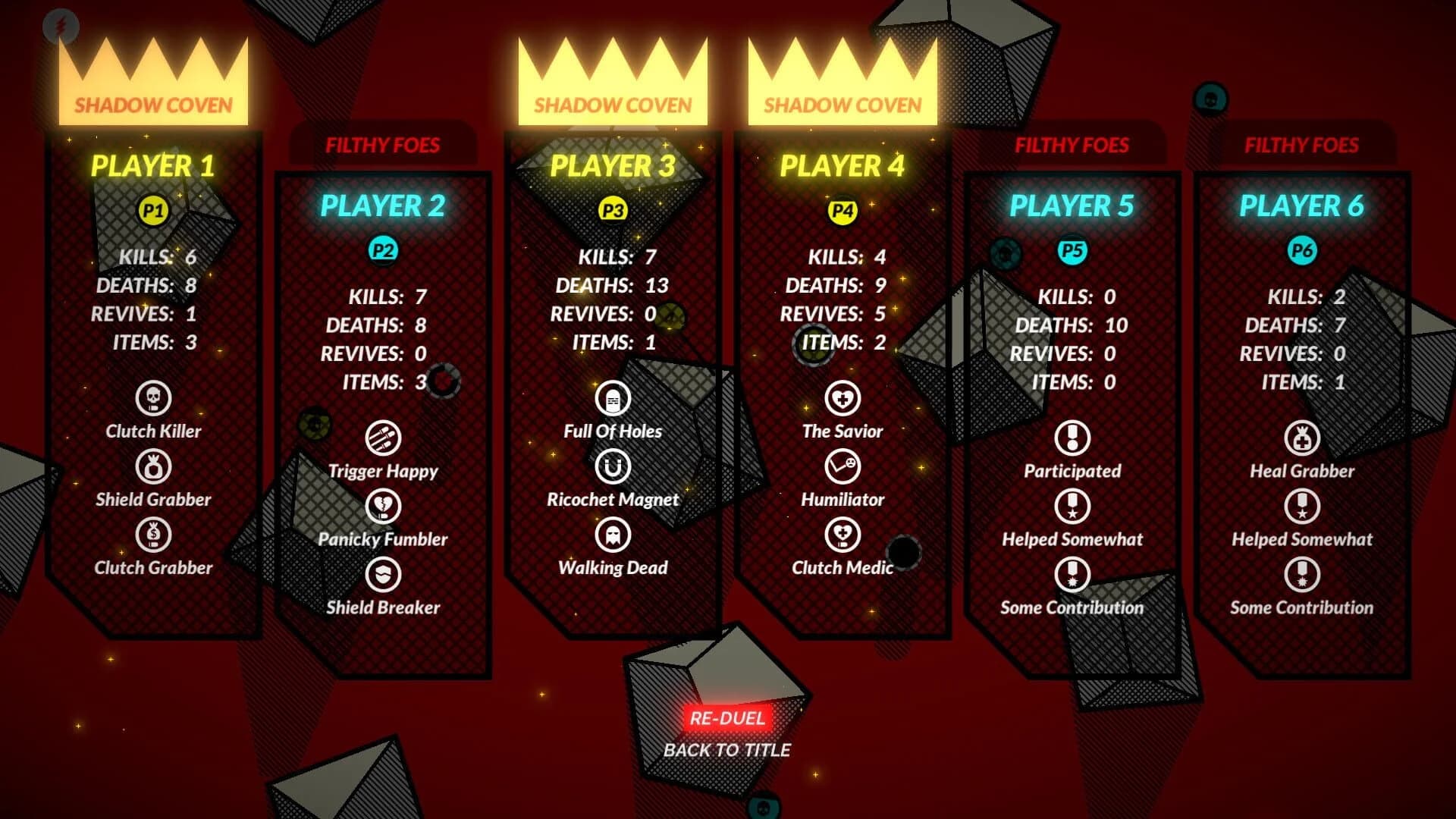
Task: Click the Shield Breaker award icon
Action: tap(384, 574)
